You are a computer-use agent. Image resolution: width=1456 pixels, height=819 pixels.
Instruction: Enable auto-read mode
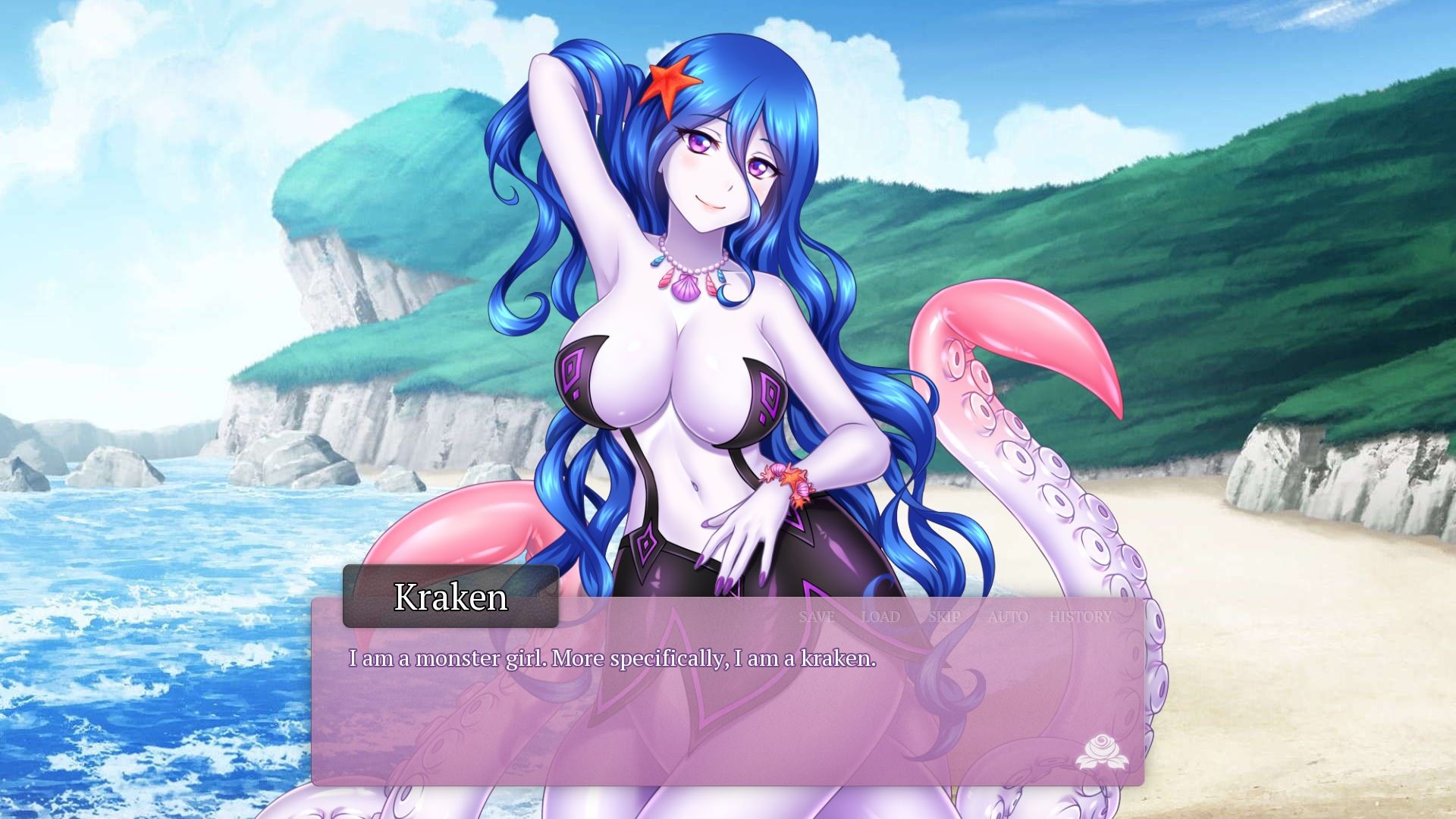click(1008, 617)
